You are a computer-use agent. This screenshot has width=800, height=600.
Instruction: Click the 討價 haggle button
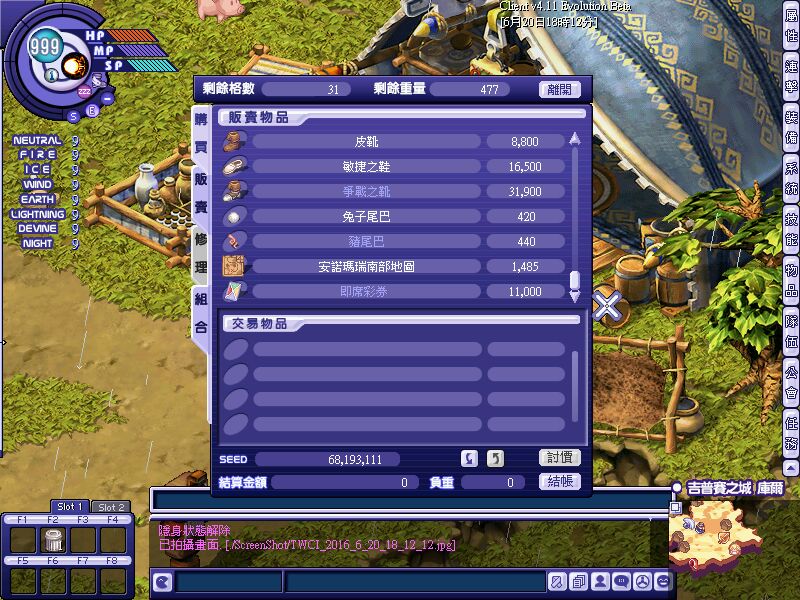pyautogui.click(x=560, y=457)
